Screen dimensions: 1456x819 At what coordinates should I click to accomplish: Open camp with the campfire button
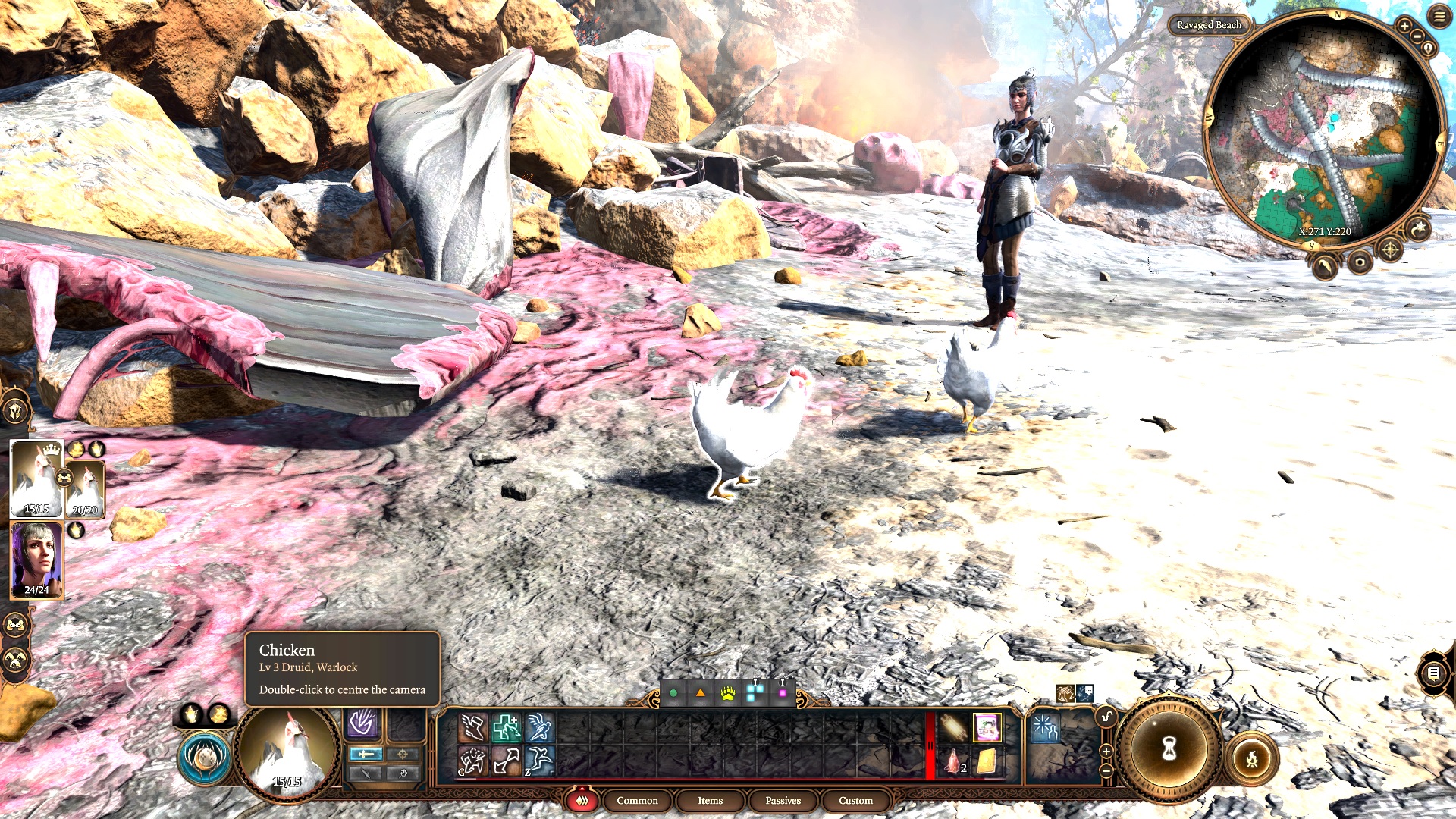pos(1252,758)
